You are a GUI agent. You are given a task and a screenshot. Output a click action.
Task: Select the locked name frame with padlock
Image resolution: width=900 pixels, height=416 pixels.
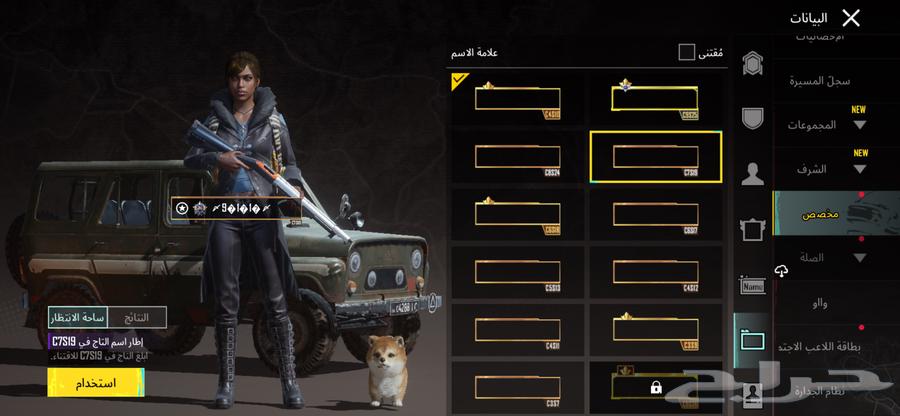[655, 387]
